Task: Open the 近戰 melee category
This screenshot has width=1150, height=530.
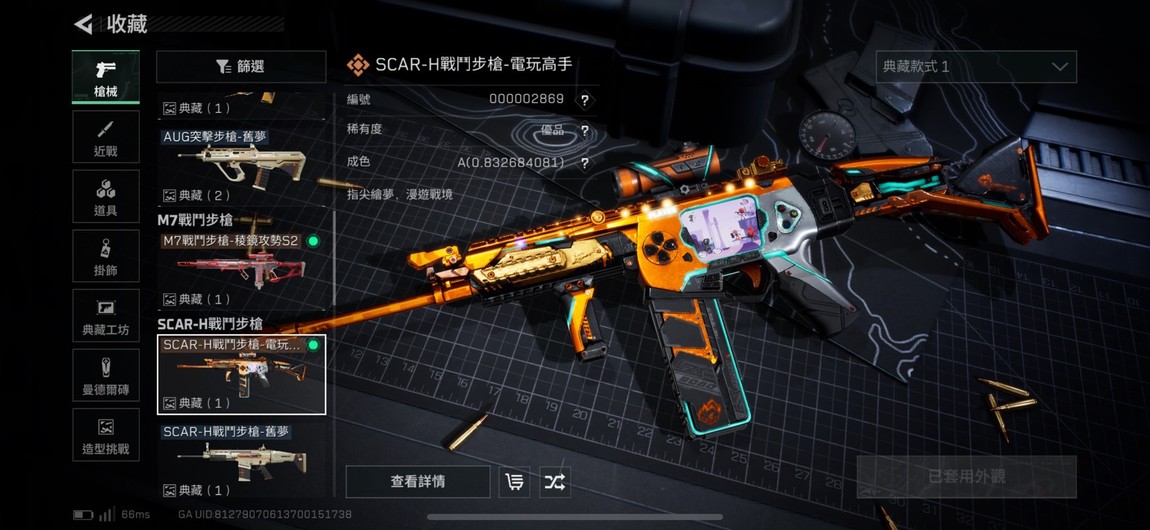Action: point(105,140)
